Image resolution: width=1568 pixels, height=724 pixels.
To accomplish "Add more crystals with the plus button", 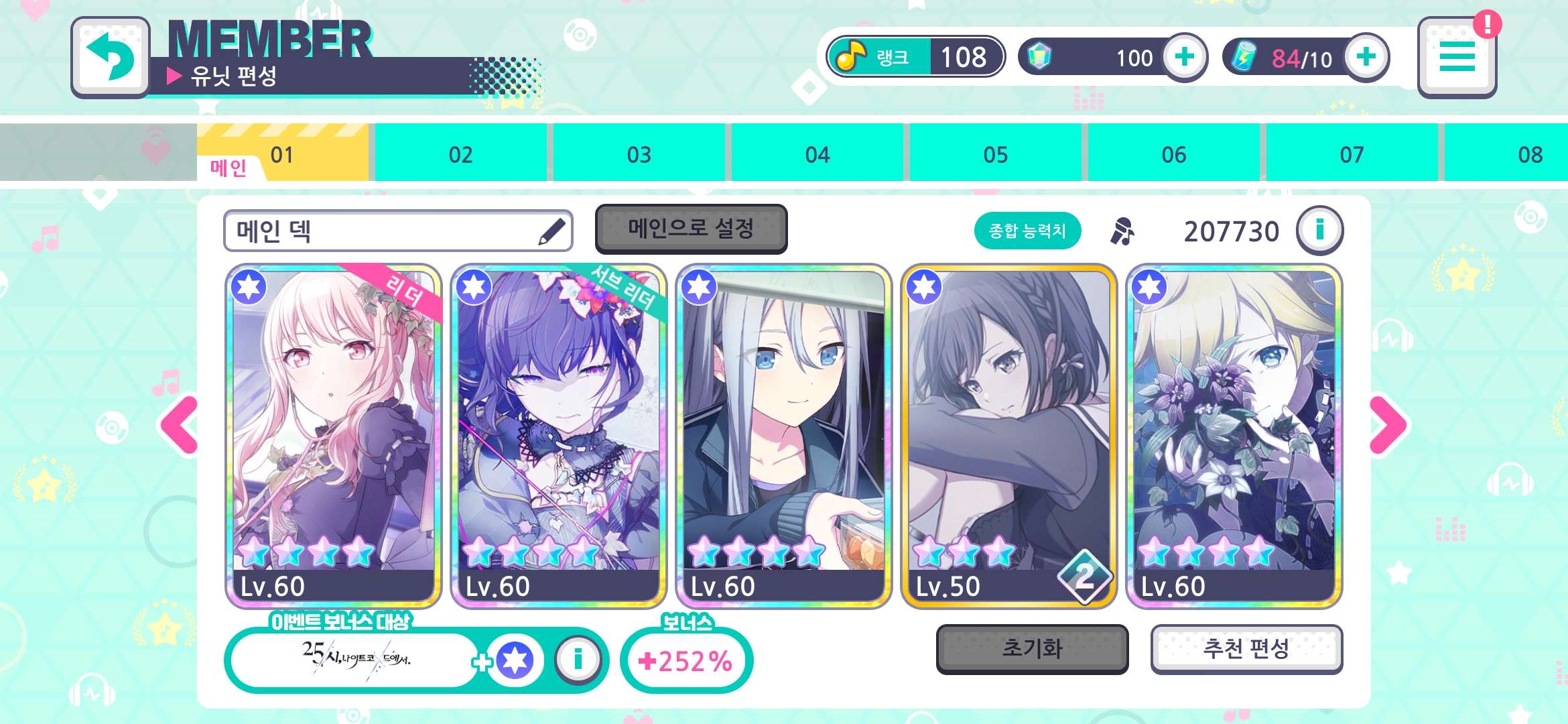I will [1184, 57].
